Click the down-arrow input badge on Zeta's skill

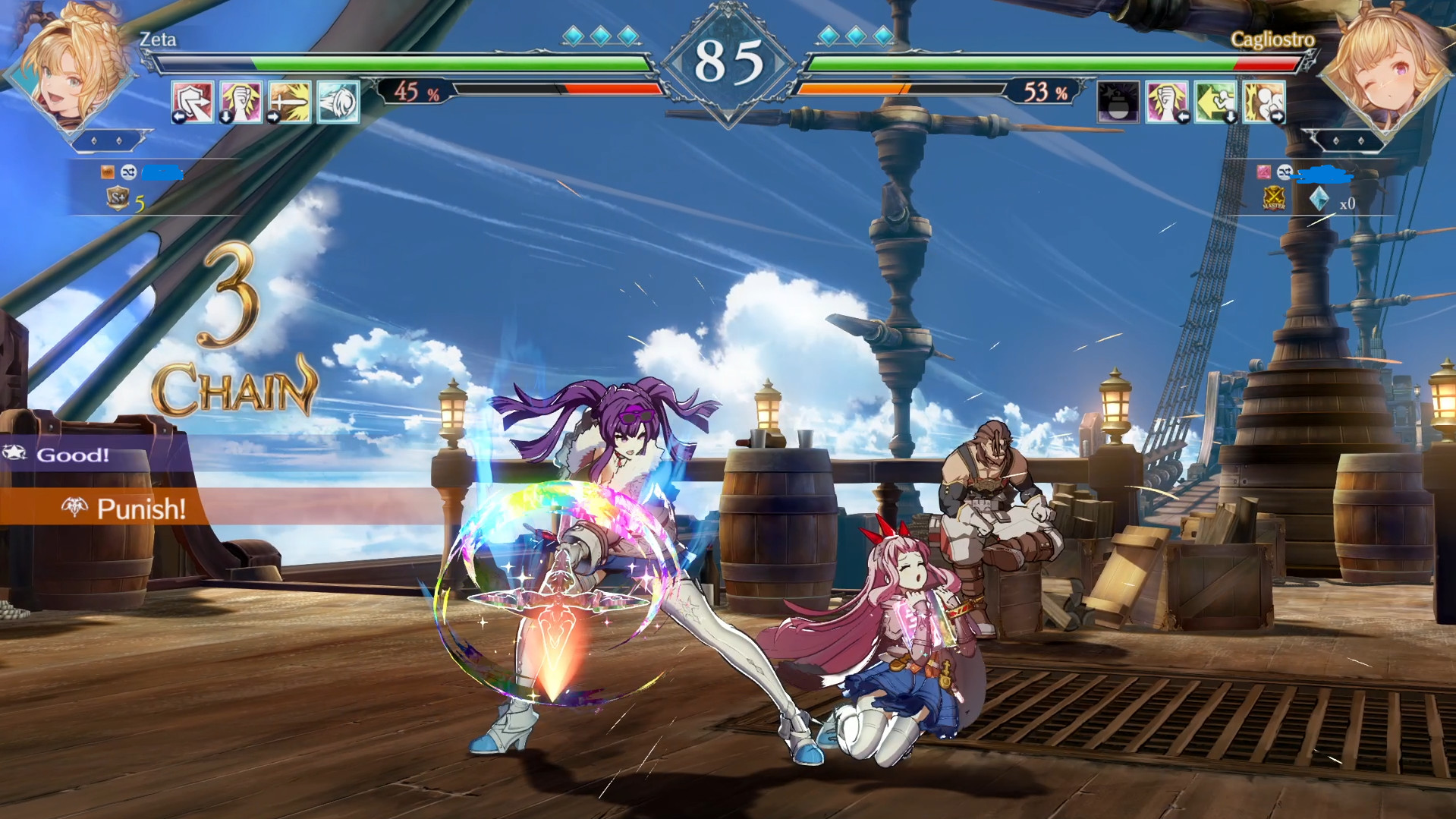pyautogui.click(x=226, y=118)
